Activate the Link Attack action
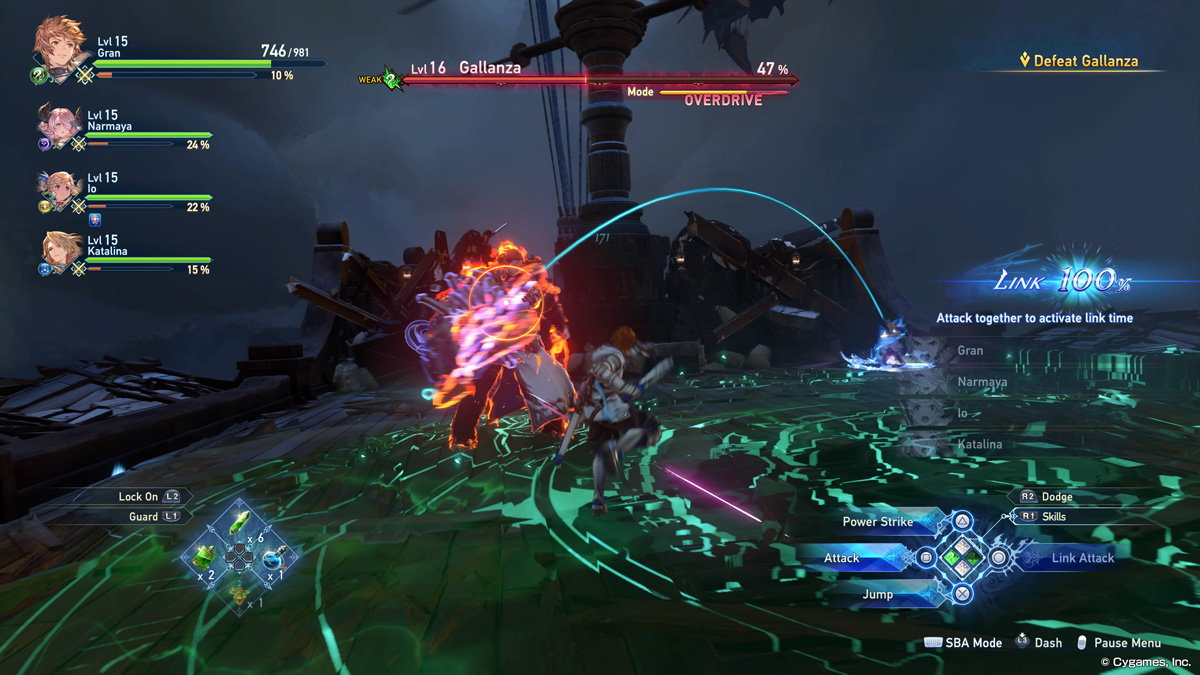 tap(1082, 558)
